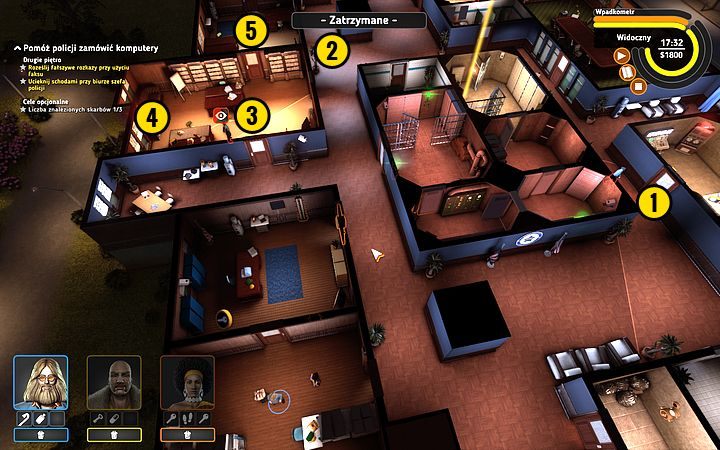Select the bald man character portrait
Viewport: 720px width, 450px height.
point(113,383)
